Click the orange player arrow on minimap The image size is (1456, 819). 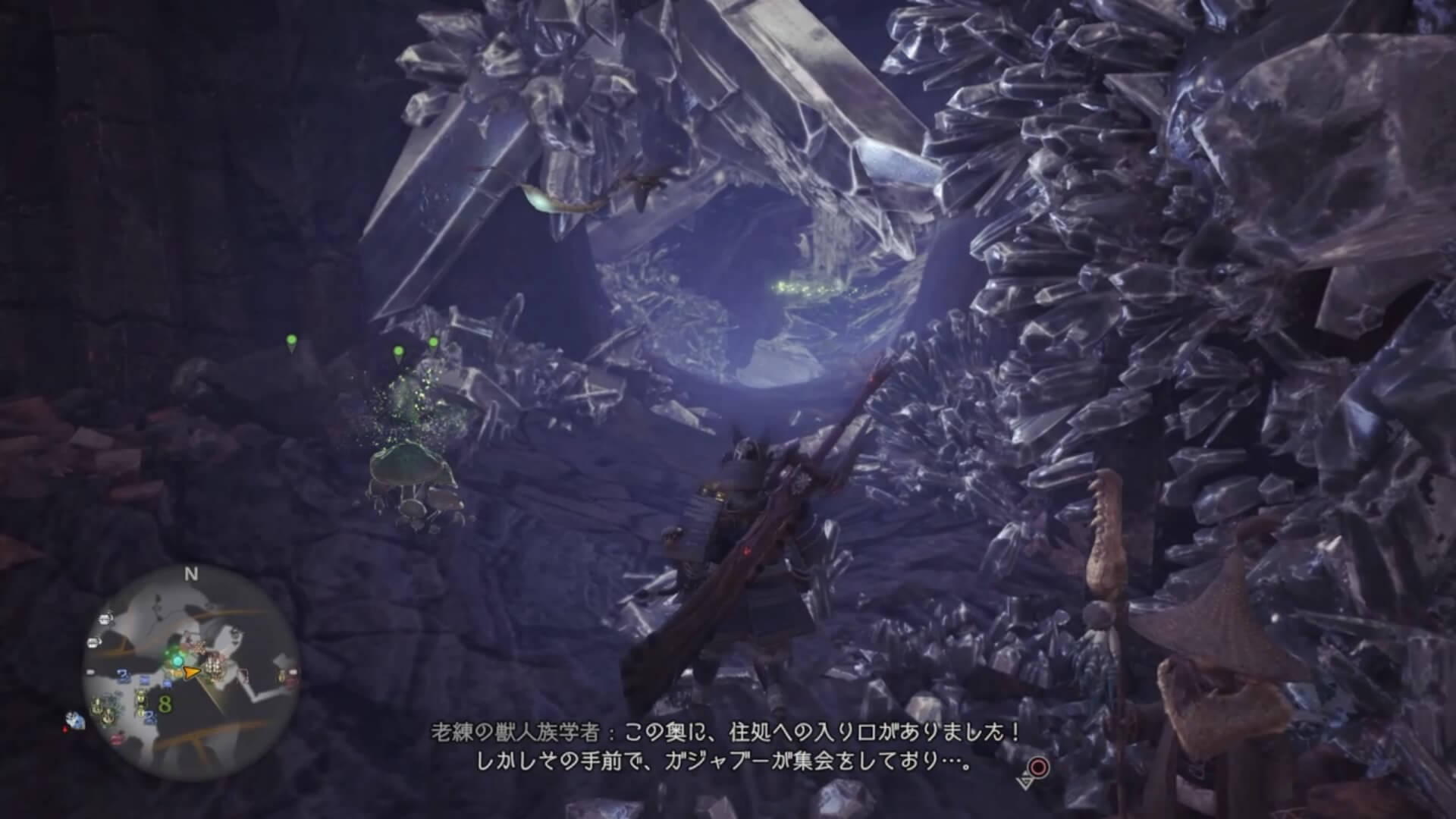(193, 671)
